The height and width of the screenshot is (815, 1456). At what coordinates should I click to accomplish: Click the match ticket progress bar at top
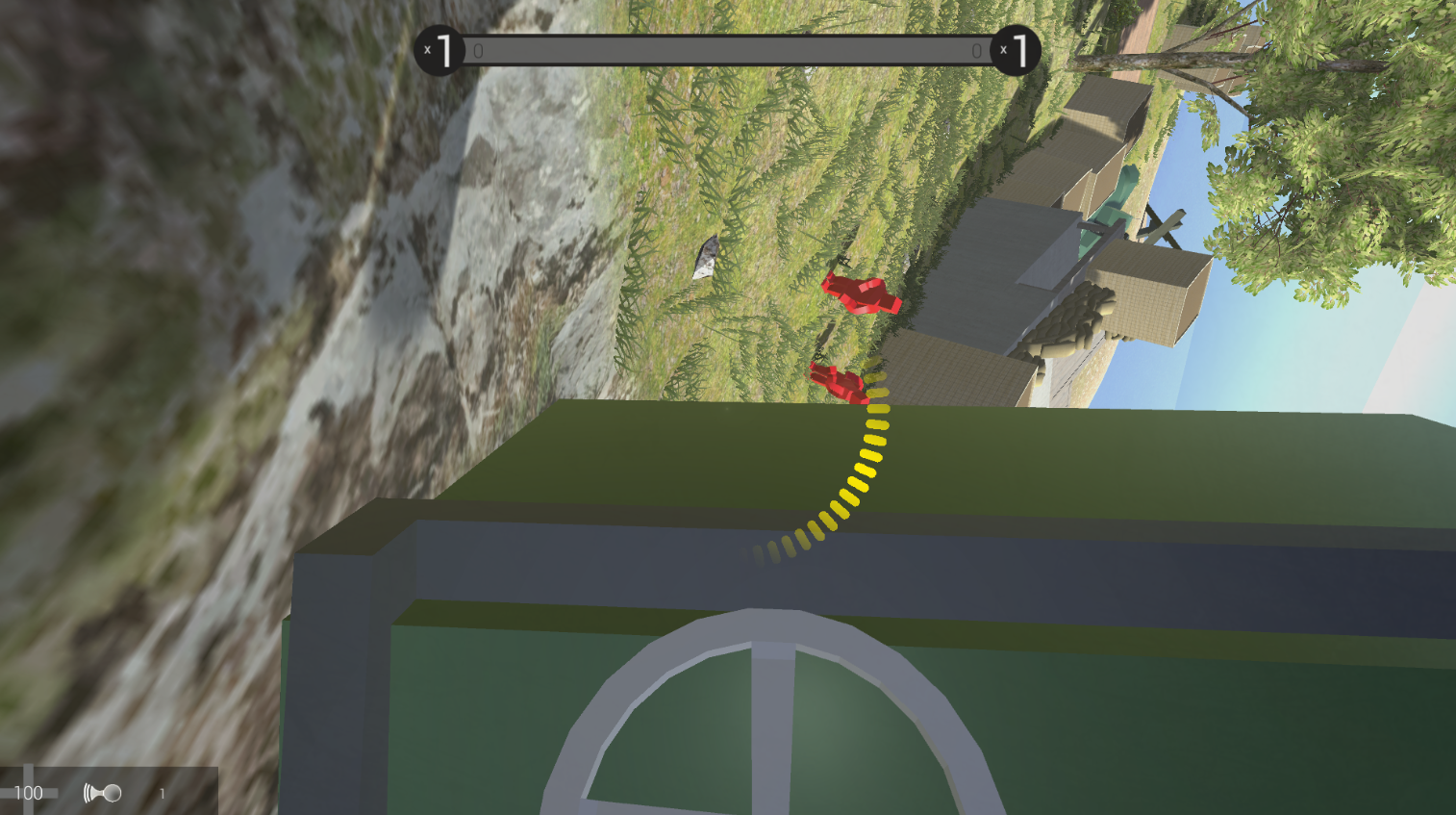point(726,48)
